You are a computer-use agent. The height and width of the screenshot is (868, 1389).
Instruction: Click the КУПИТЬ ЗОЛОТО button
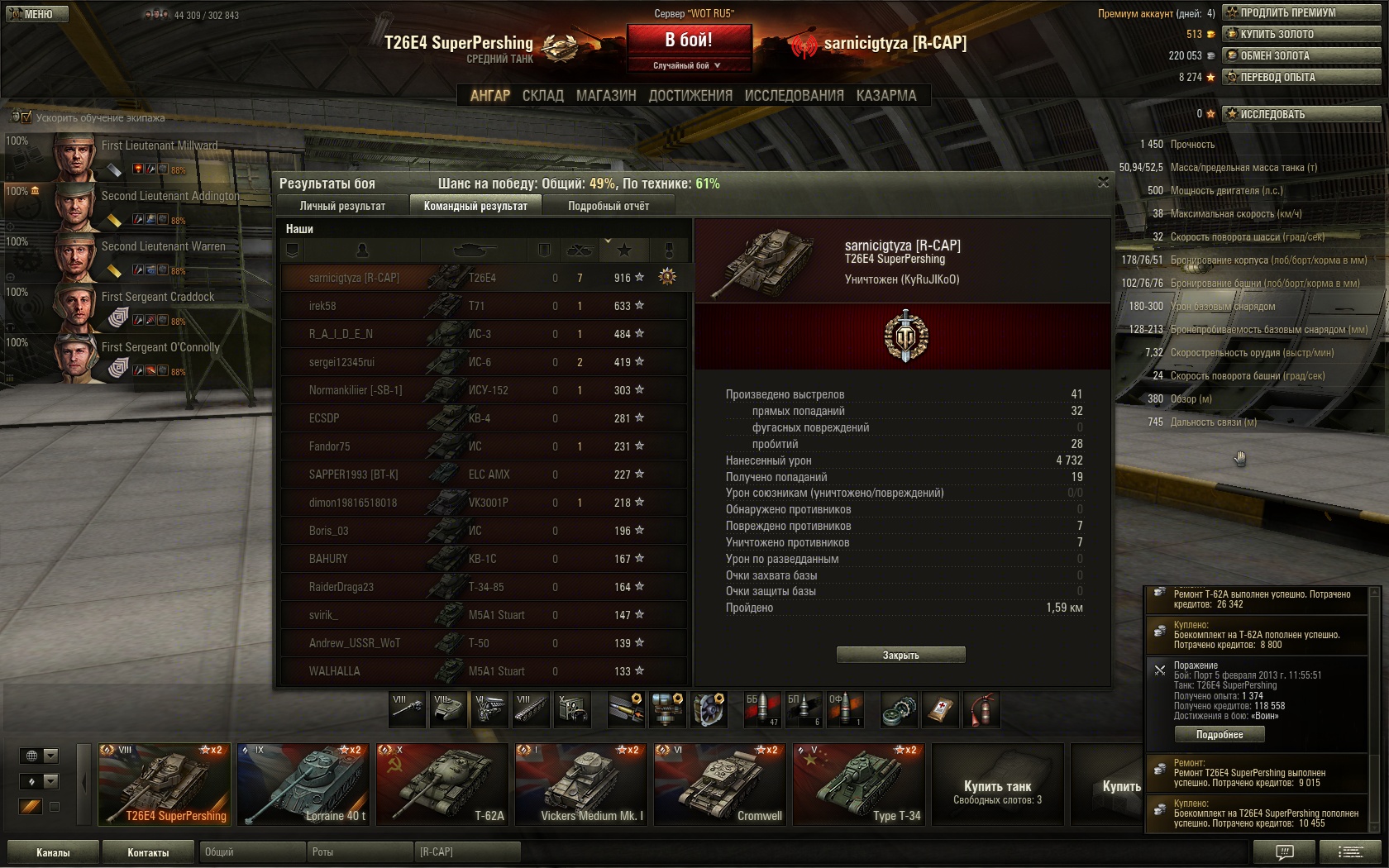[1302, 34]
